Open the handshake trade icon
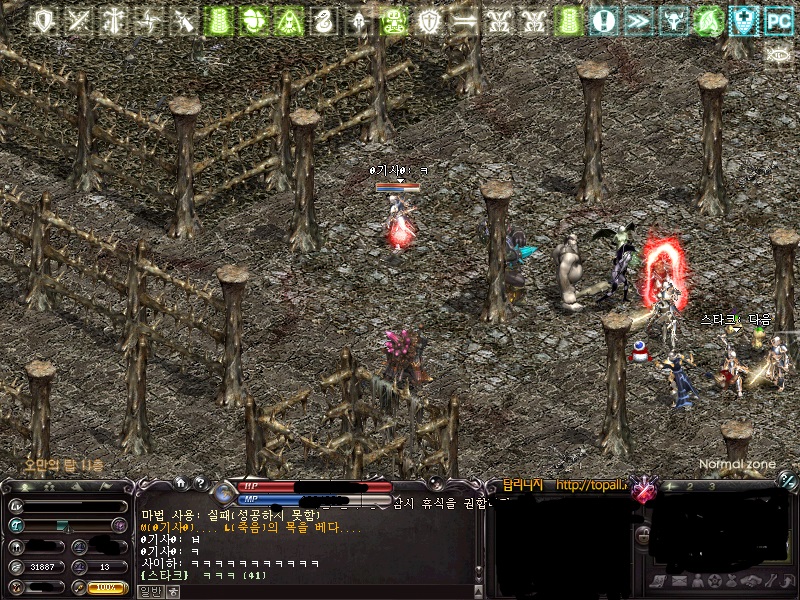This screenshot has width=800, height=600. [x=750, y=581]
